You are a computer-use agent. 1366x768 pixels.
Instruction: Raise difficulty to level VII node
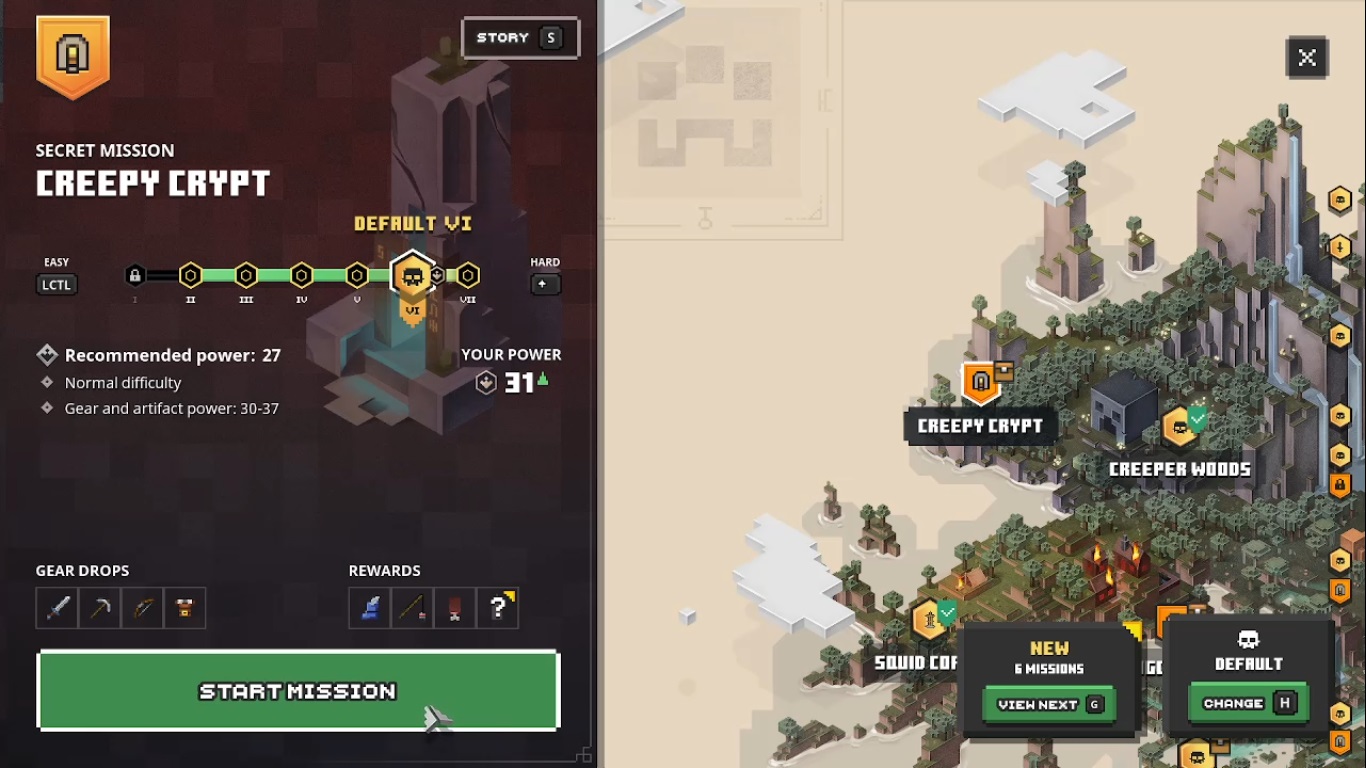click(x=468, y=275)
